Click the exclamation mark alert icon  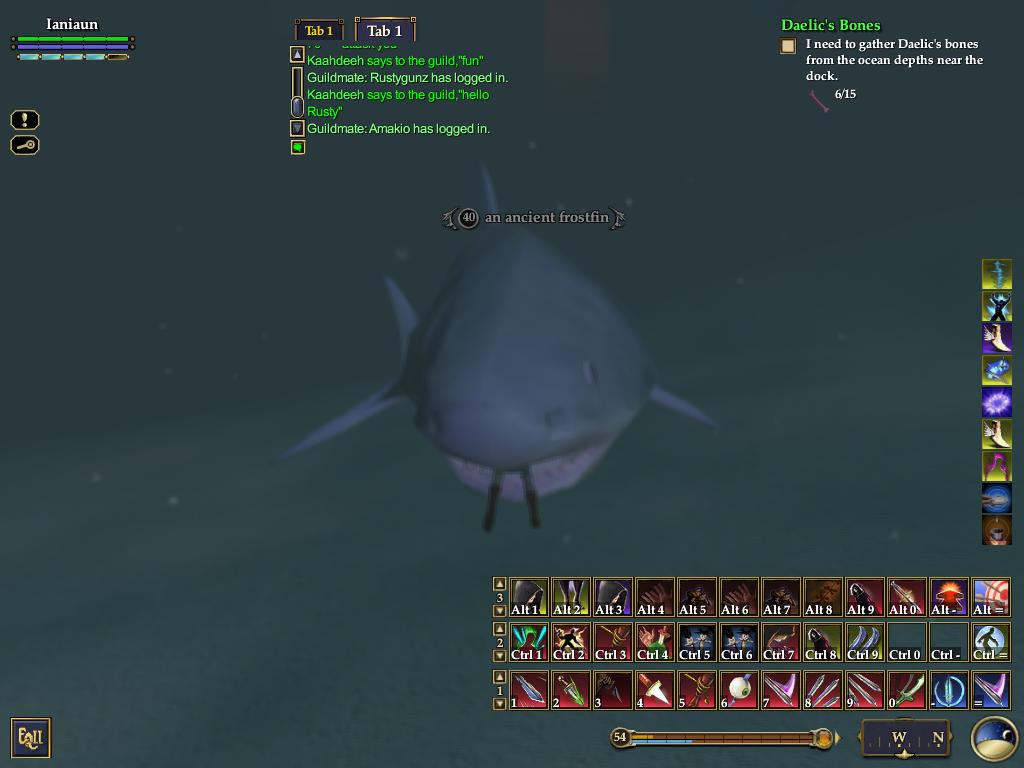pos(25,120)
